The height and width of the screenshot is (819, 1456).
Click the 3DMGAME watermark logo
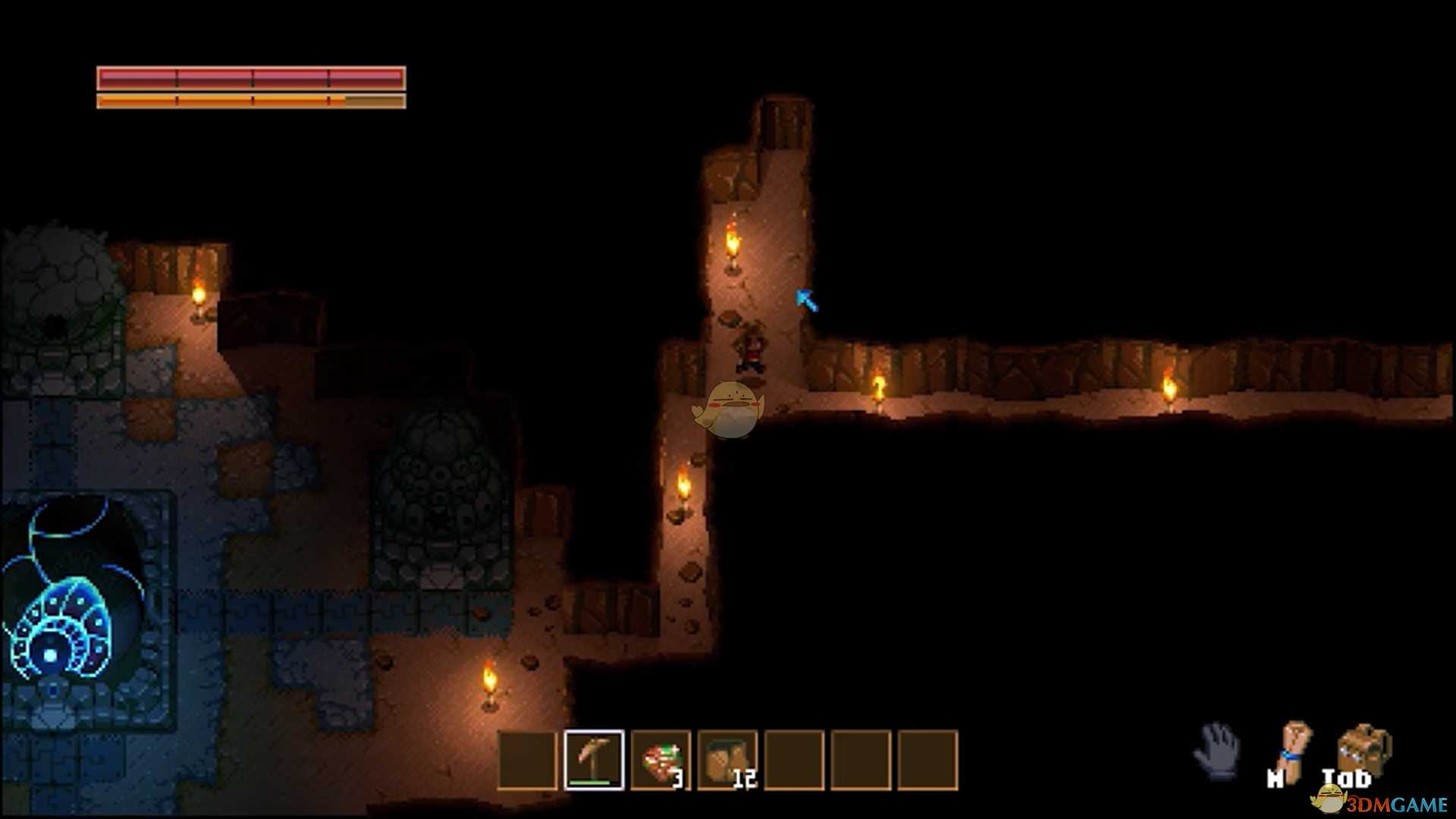(1380, 802)
